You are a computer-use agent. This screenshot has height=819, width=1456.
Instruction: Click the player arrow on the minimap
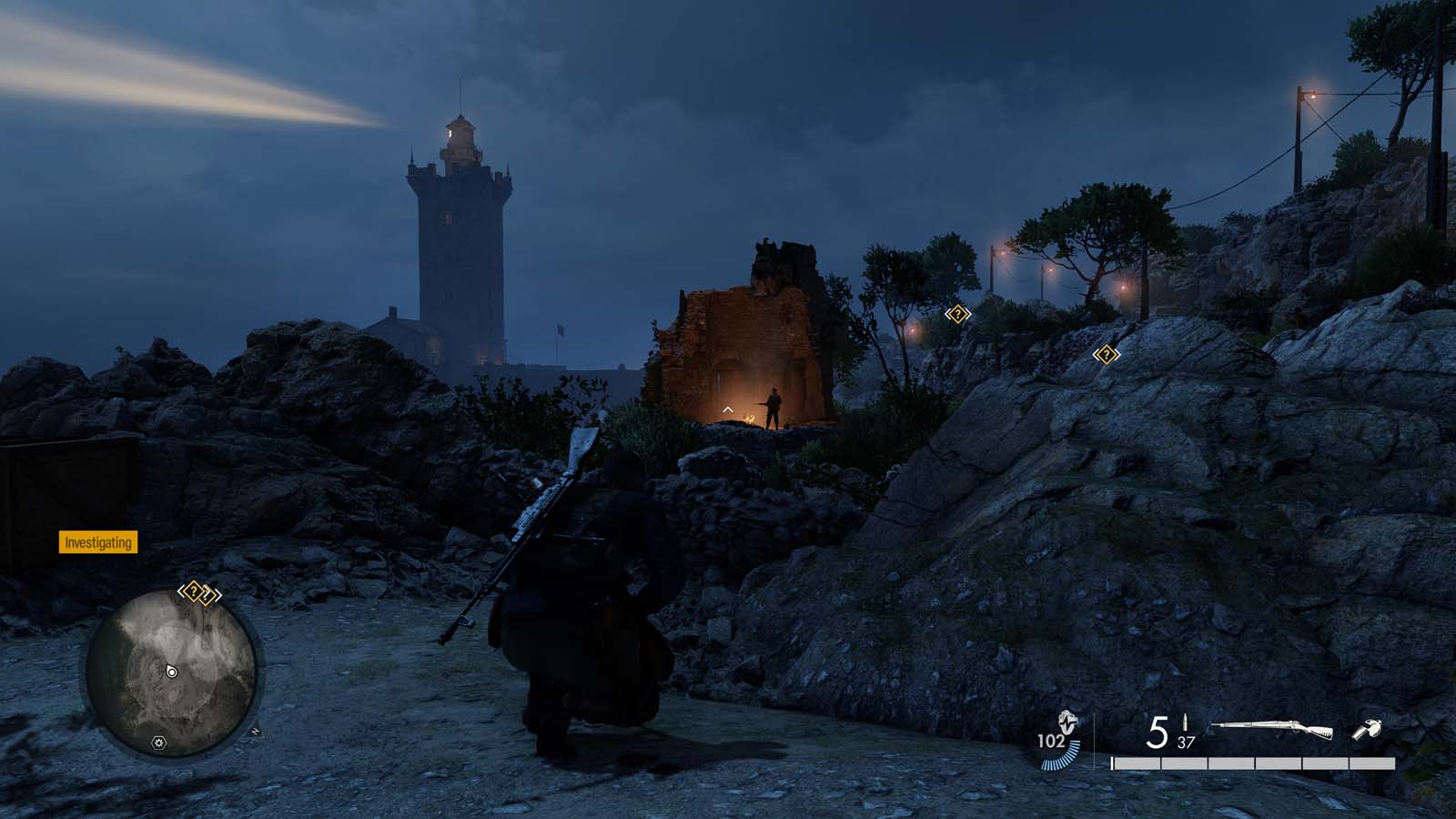point(171,672)
